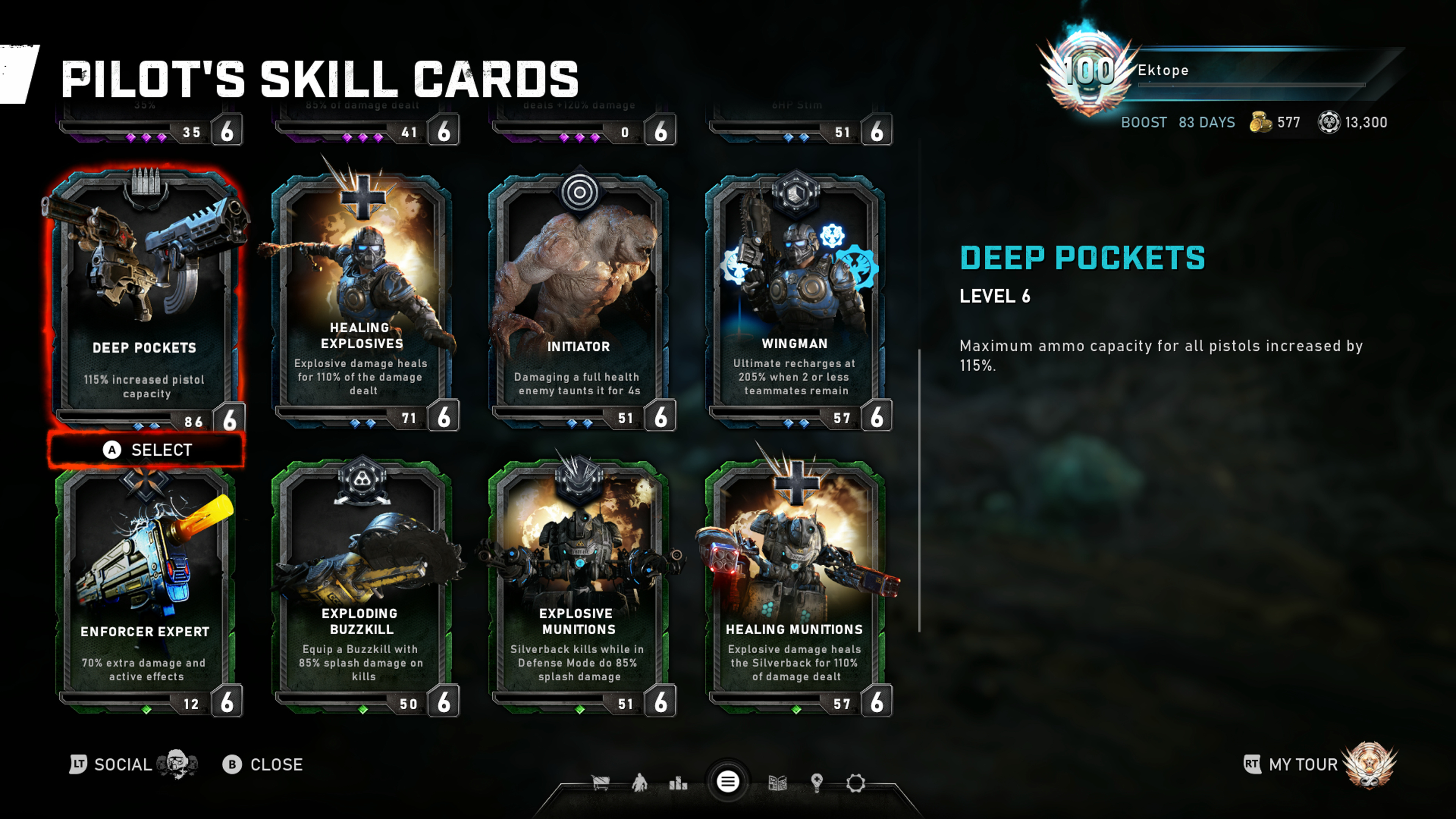Choose the Explosive Munitions skill card

coord(579,588)
